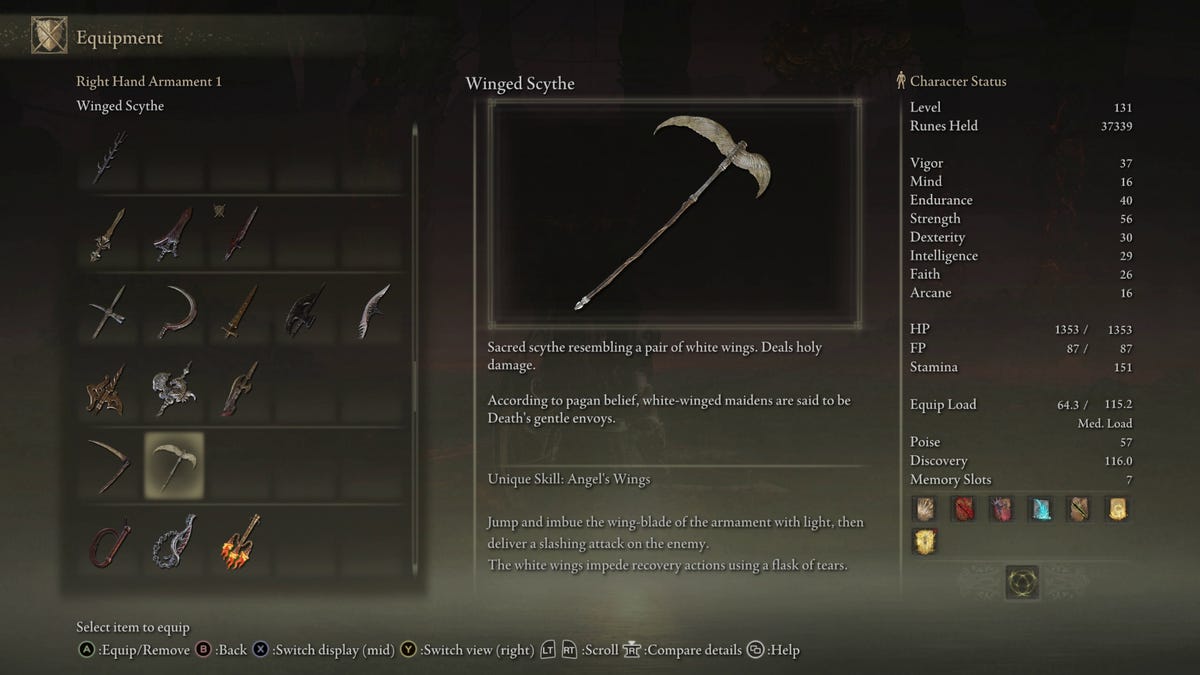Click the Winged Scythe preview image
The width and height of the screenshot is (1200, 675).
coord(674,212)
